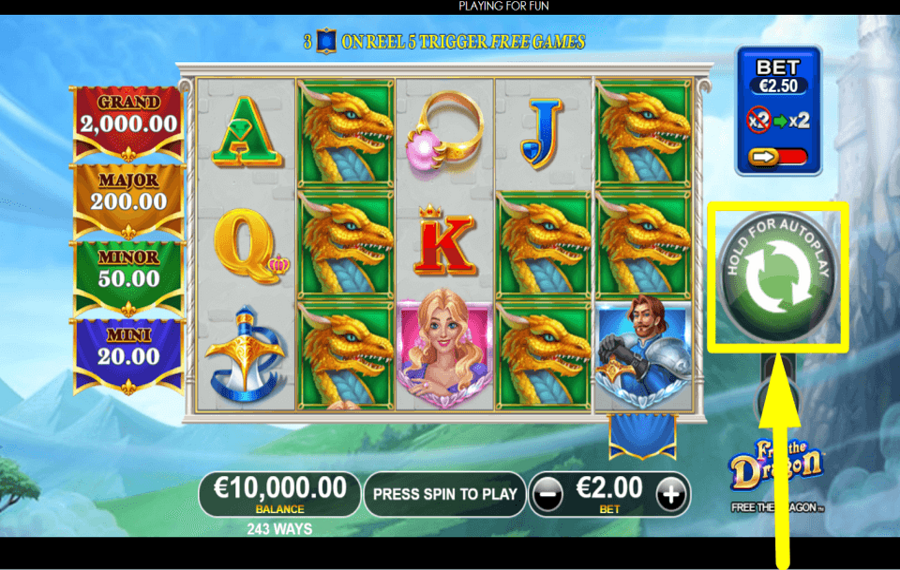Toggle the €2.50 extra bet switch
This screenshot has height=570, width=900.
click(778, 157)
